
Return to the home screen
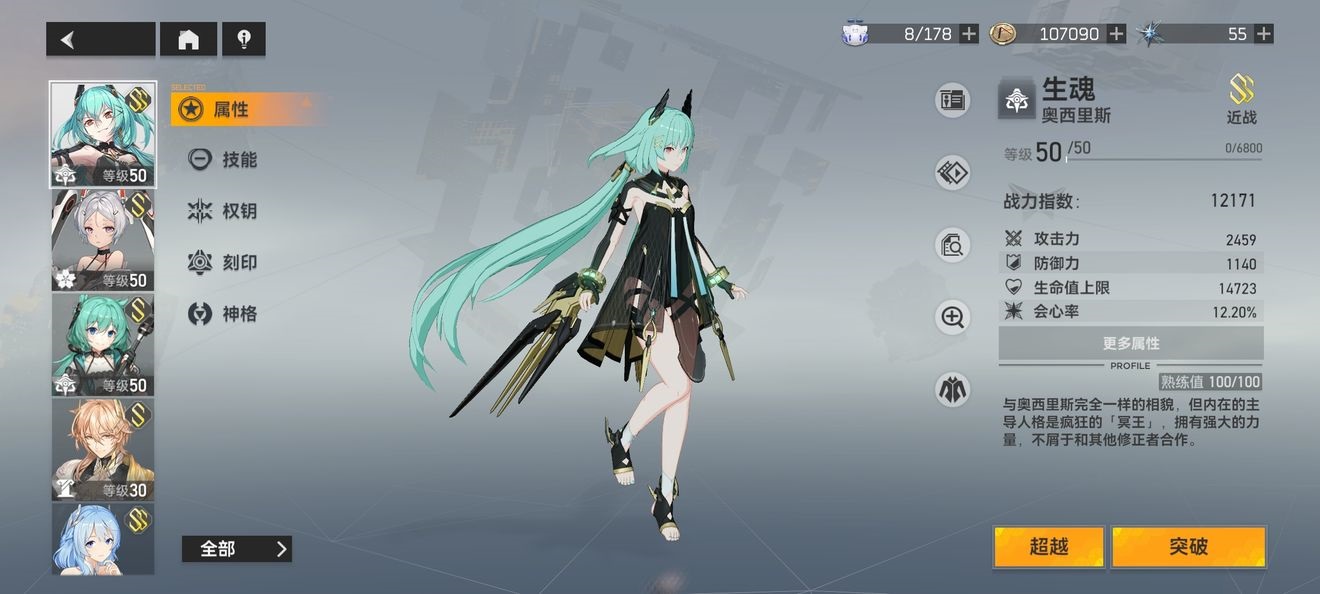click(188, 40)
